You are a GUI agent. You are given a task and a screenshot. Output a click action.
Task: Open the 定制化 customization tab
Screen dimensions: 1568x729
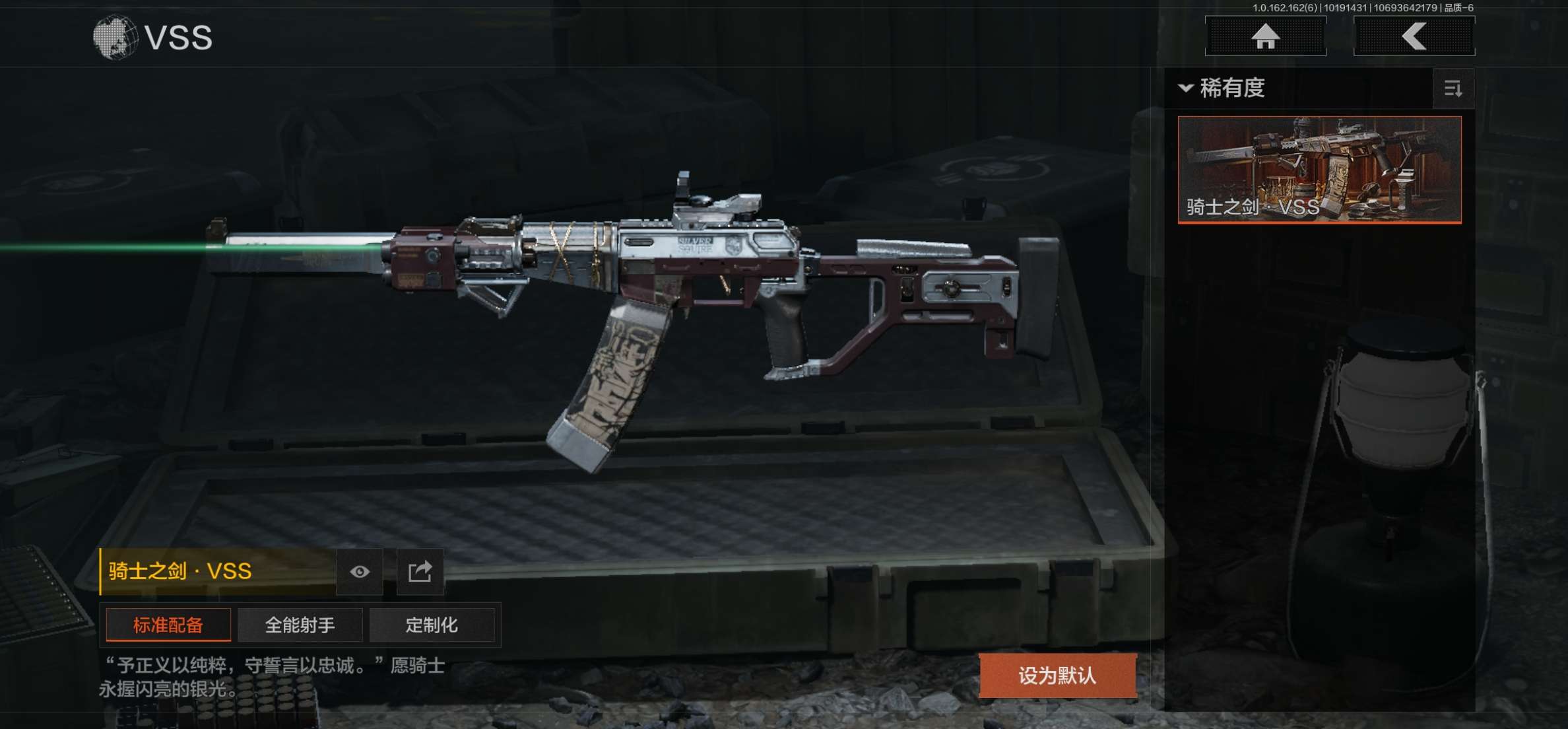click(x=432, y=625)
